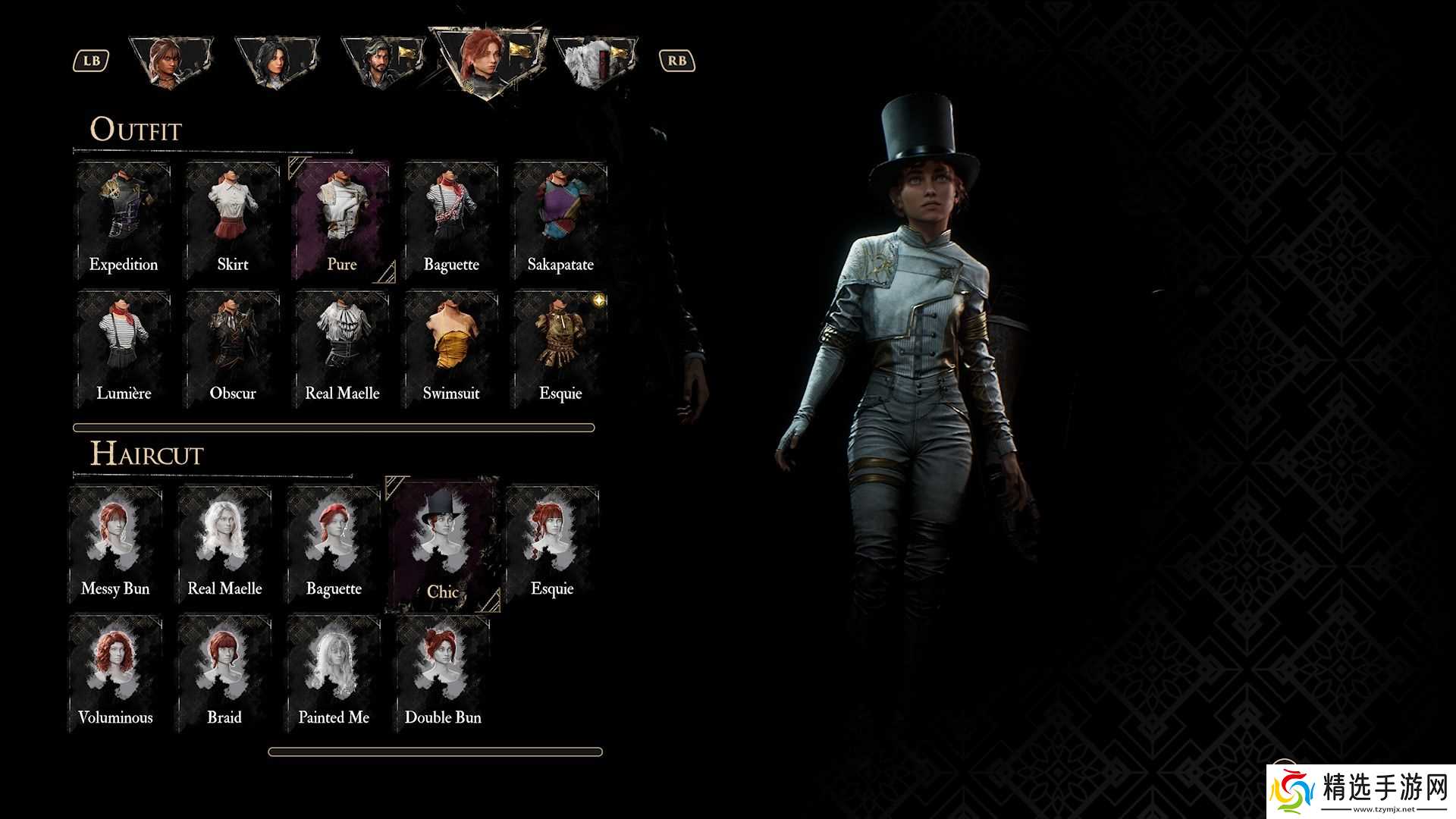Equip the Real Maelle outfit
1456x819 pixels.
[342, 350]
